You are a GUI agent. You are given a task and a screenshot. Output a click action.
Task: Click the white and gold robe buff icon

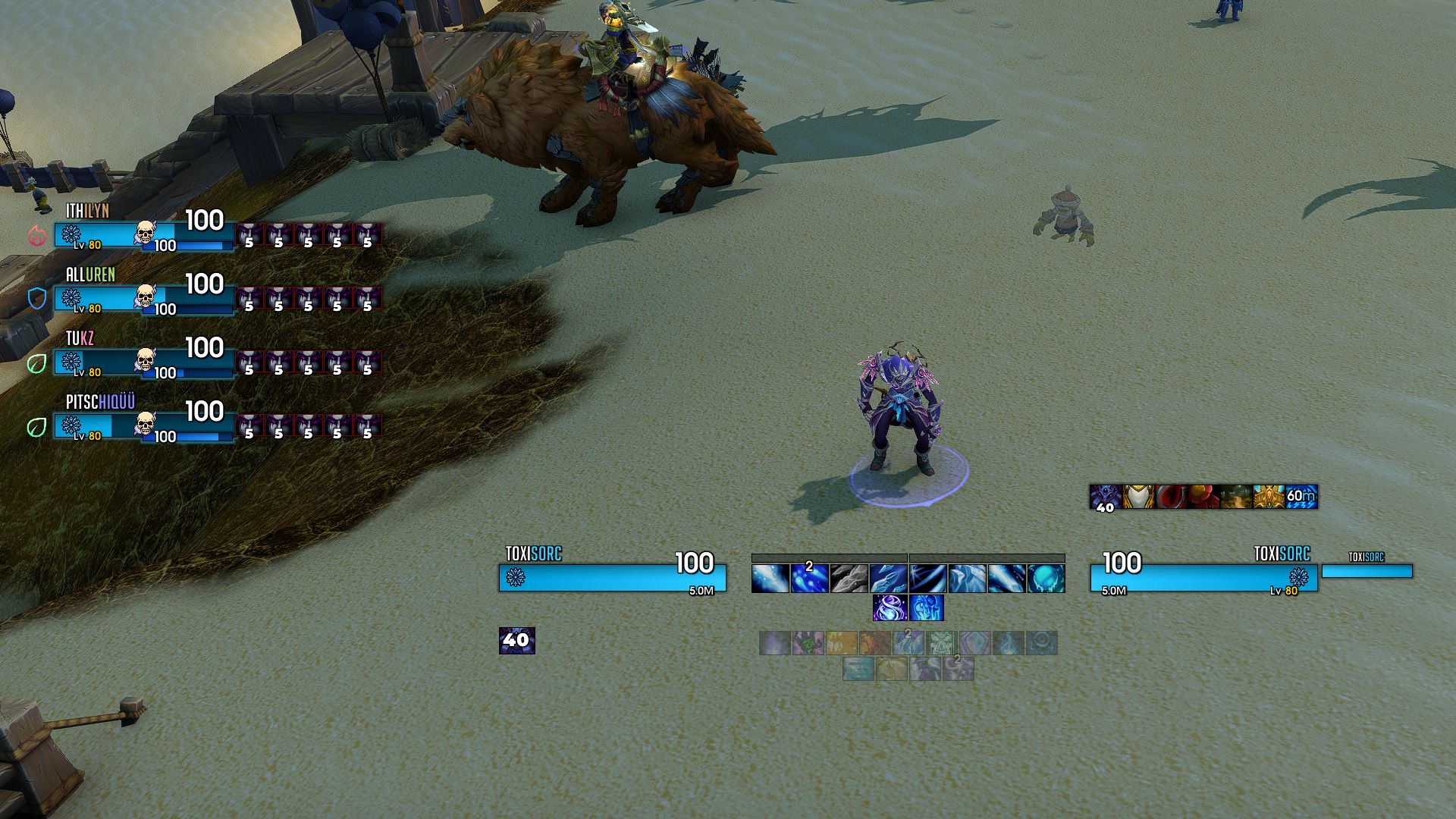pos(1138,497)
